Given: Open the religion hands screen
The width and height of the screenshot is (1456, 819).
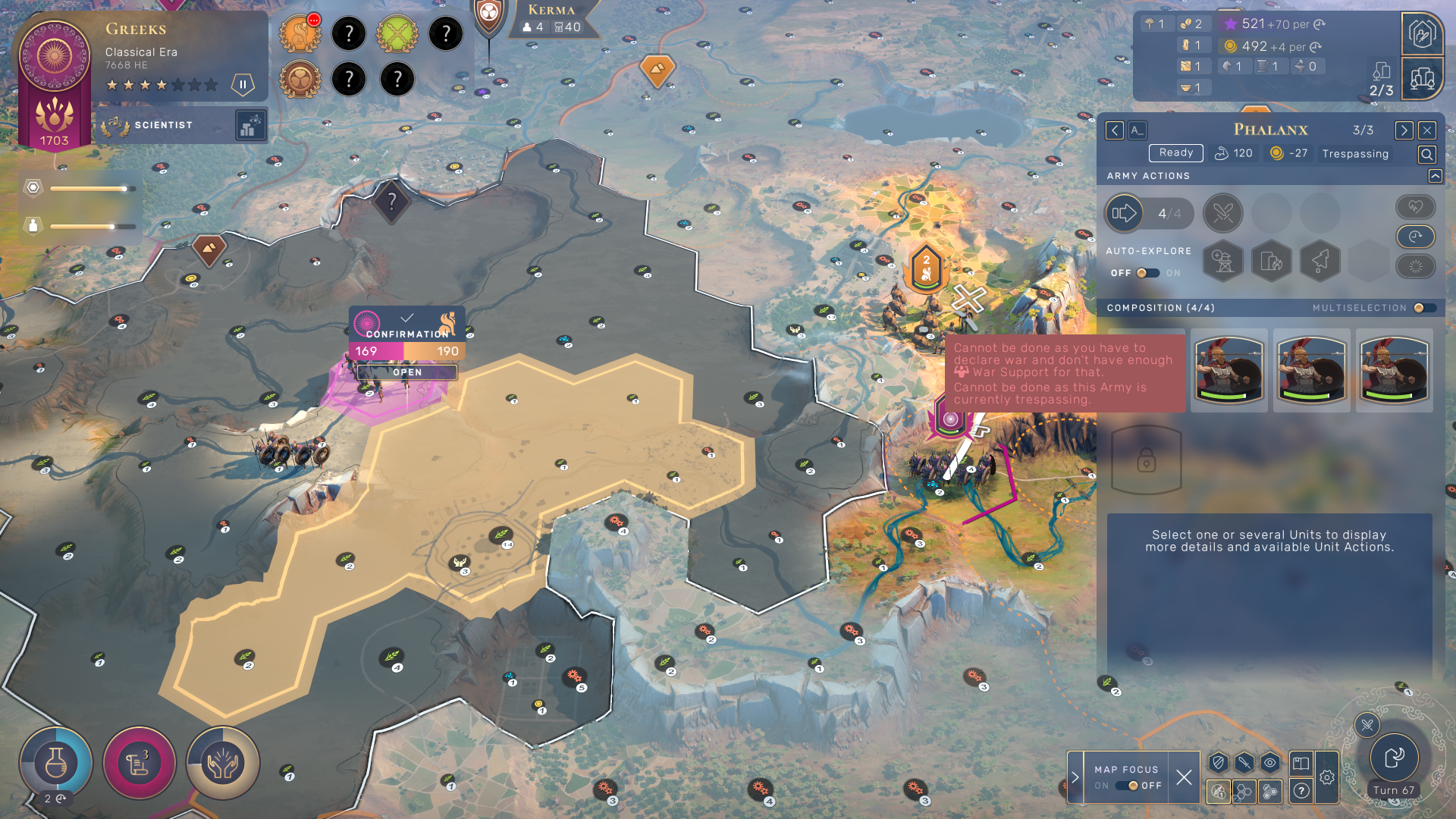Looking at the screenshot, I should coord(223,764).
